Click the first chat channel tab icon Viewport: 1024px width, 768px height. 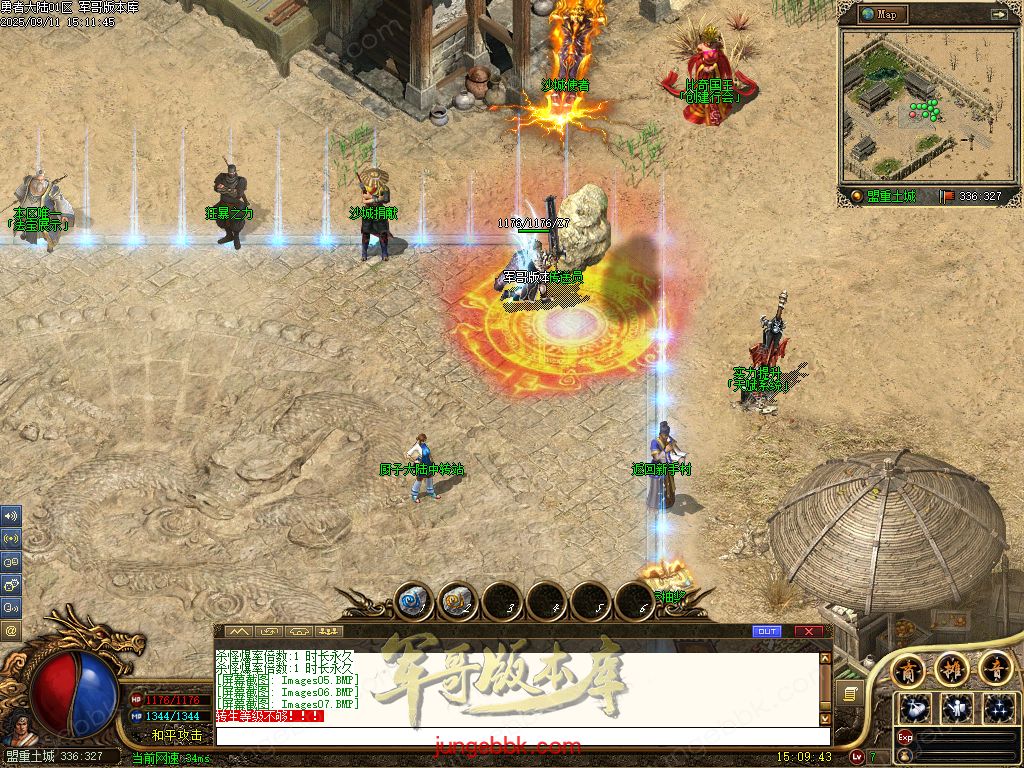238,632
